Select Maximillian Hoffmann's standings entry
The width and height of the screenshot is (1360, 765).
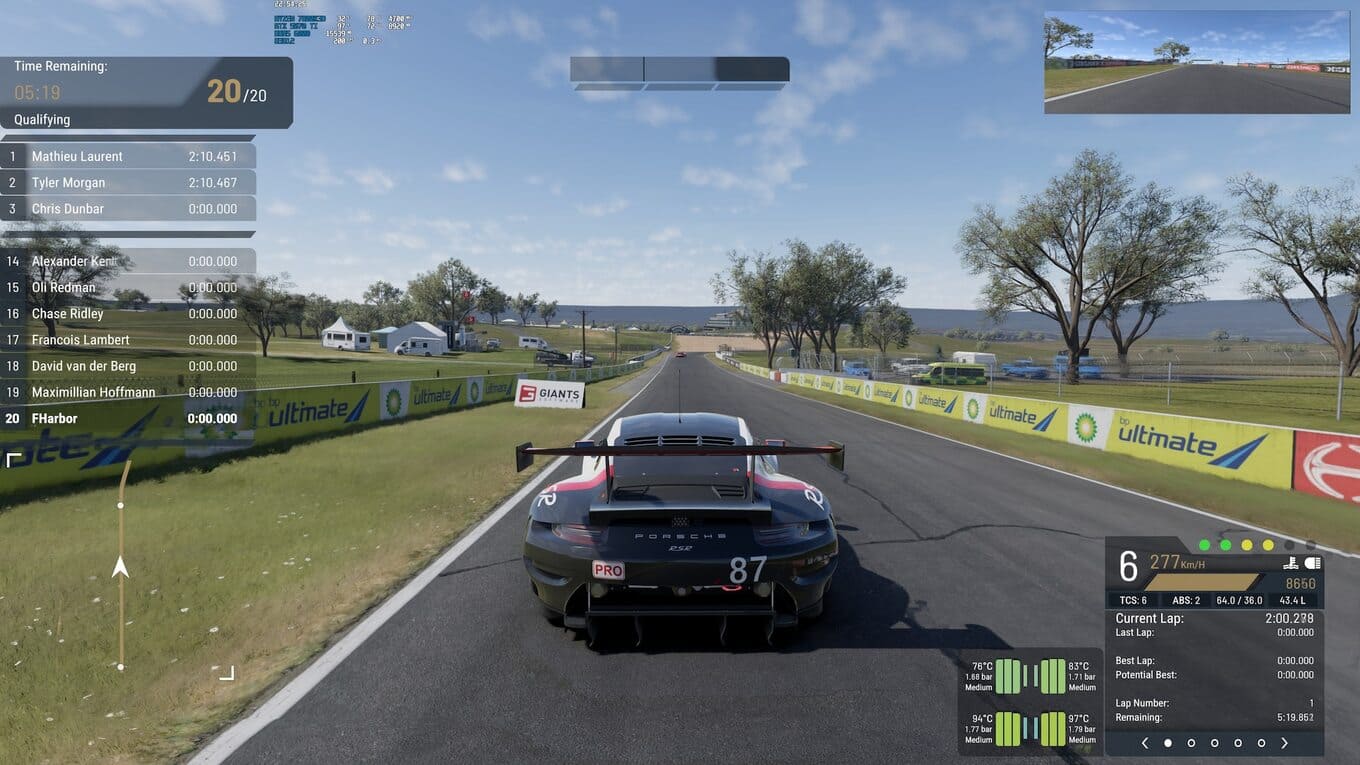(128, 393)
